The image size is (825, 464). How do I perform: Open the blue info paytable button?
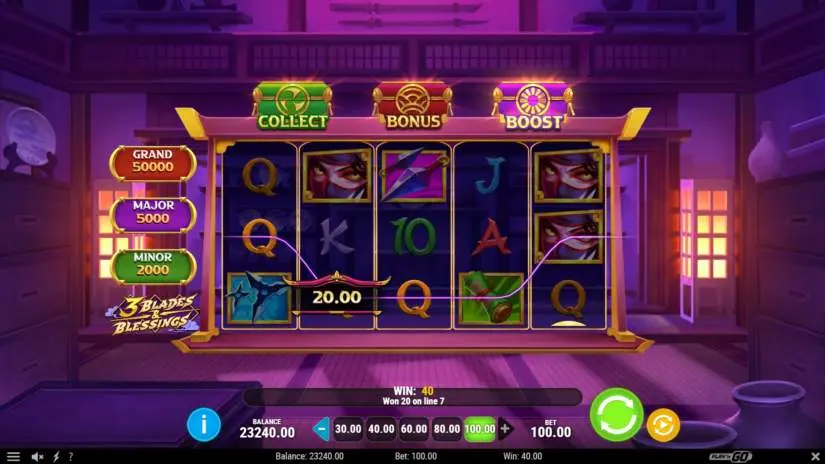pyautogui.click(x=203, y=425)
